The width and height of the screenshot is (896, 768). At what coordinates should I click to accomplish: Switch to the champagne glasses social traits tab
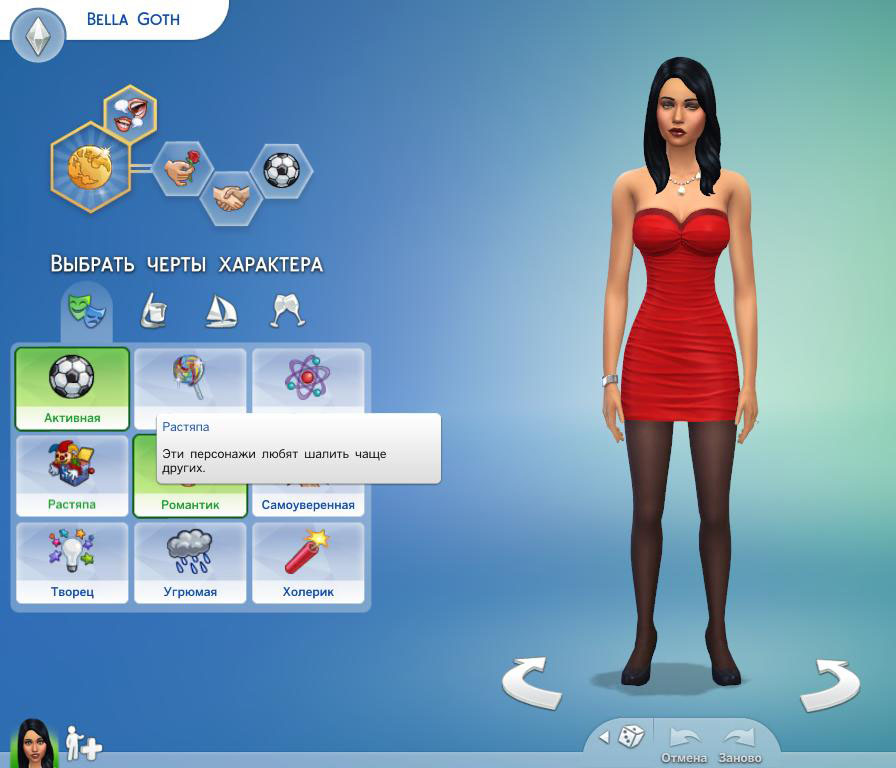288,311
